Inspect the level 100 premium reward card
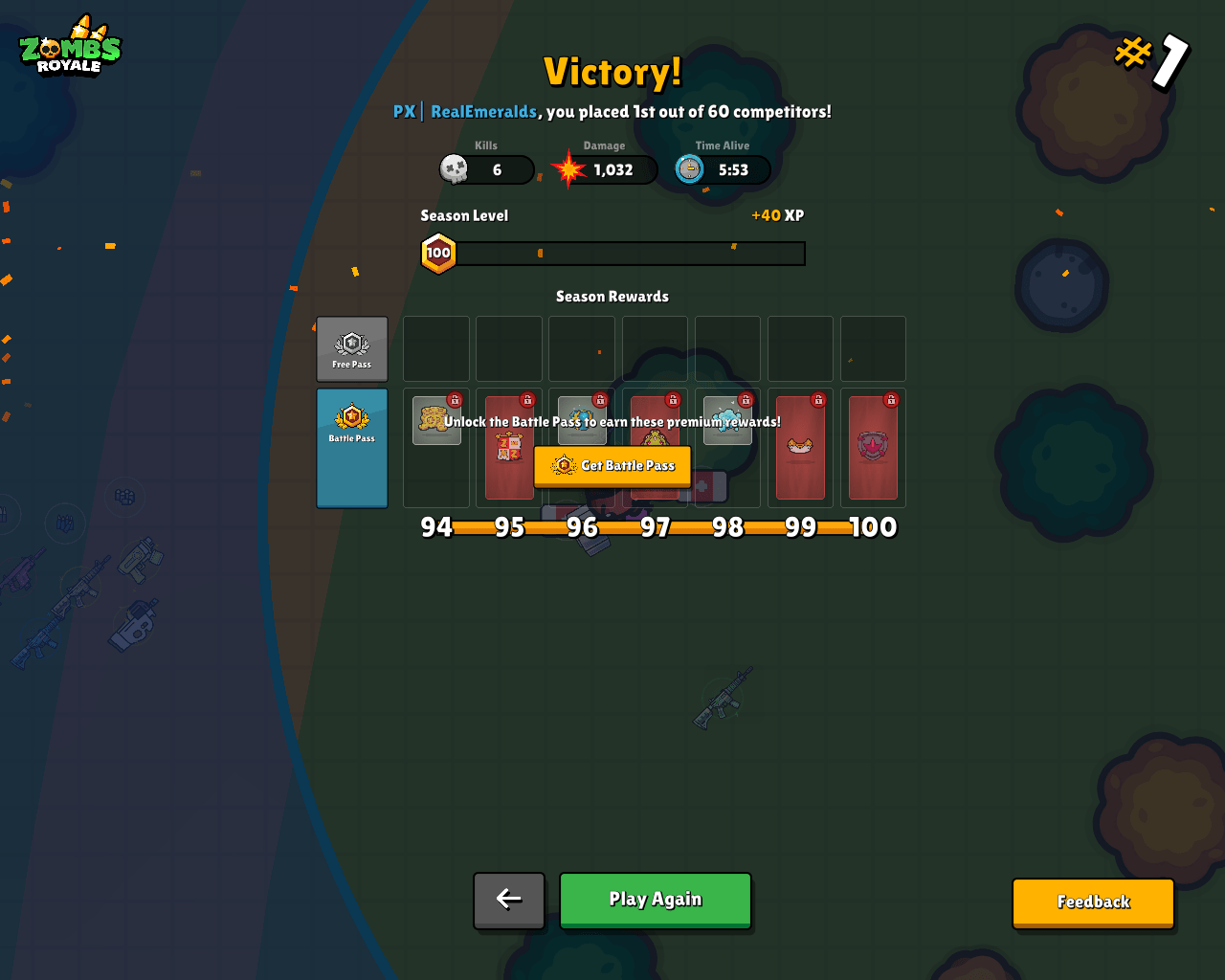Image resolution: width=1225 pixels, height=980 pixels. [x=873, y=448]
